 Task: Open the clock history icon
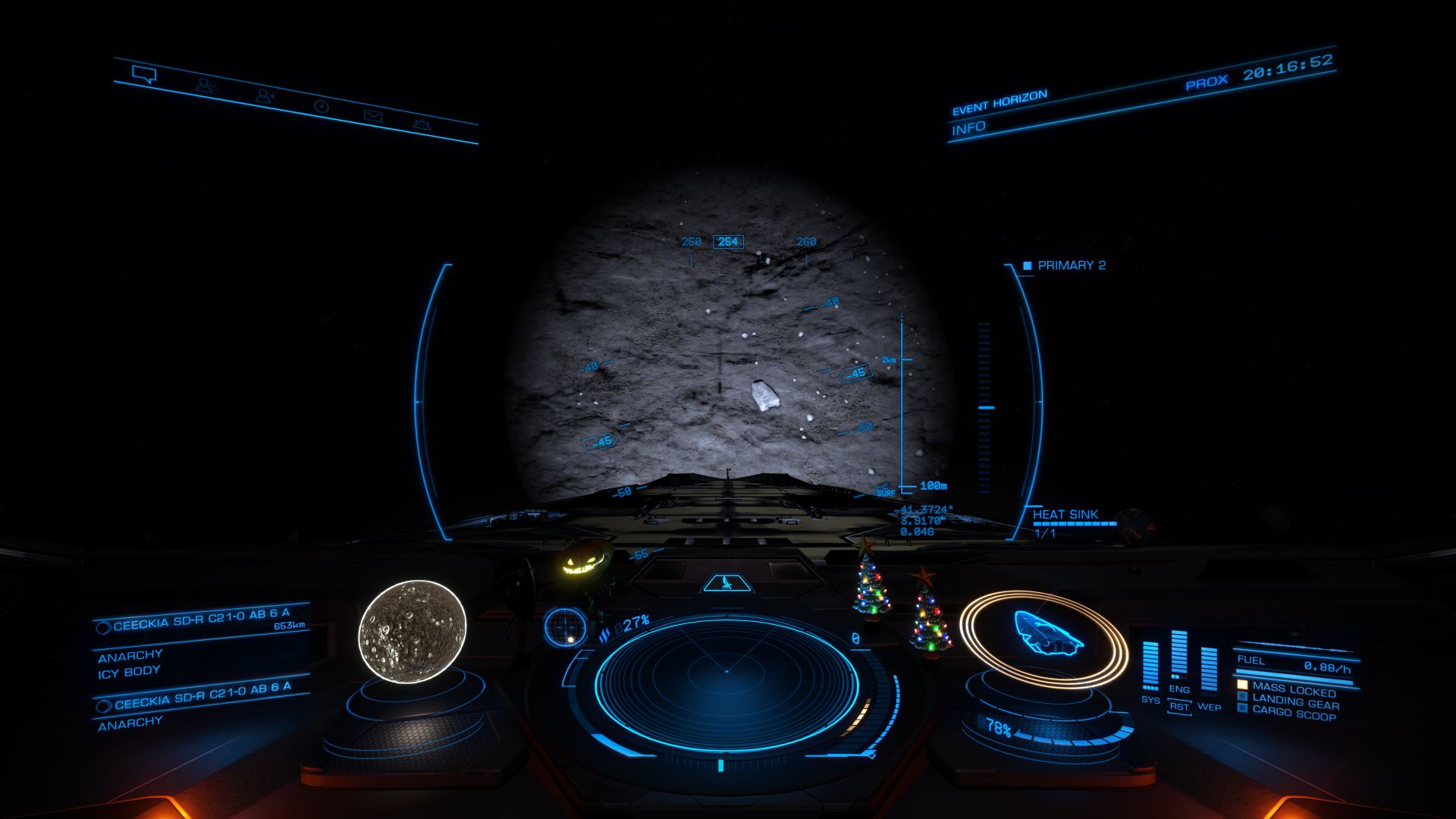click(322, 106)
